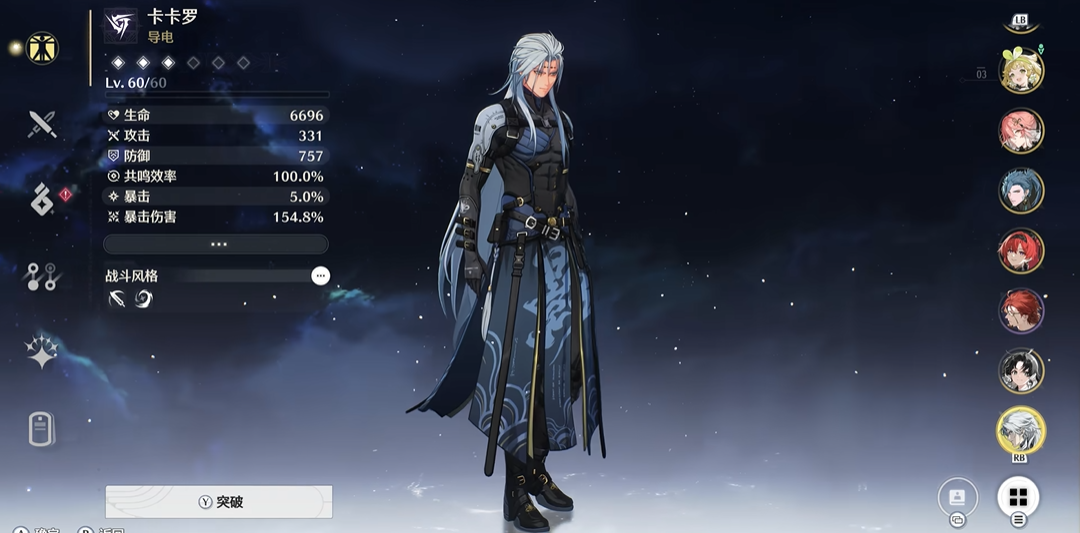The width and height of the screenshot is (1080, 533).
Task: Choose the black-haired character portrait
Action: point(1021,371)
